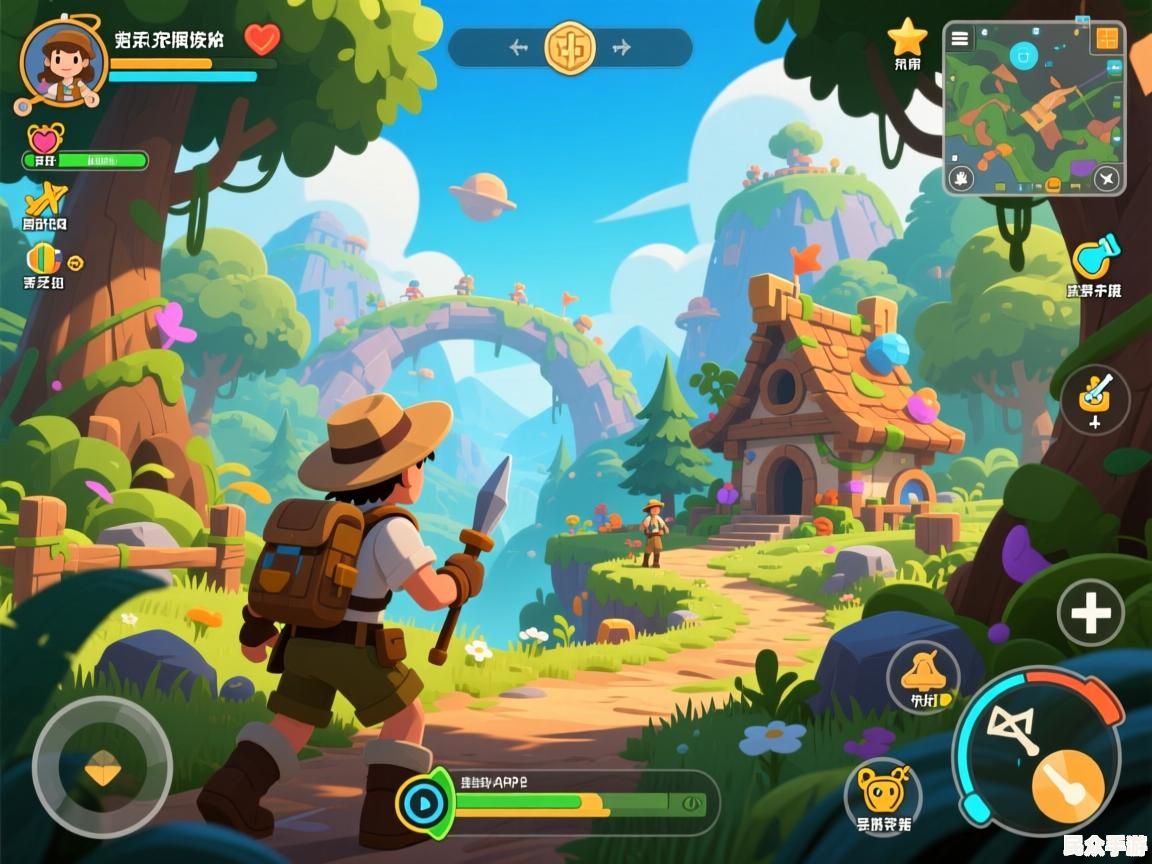This screenshot has height=864, width=1152.
Task: Click the right arrow beside the gold coin
Action: point(622,47)
